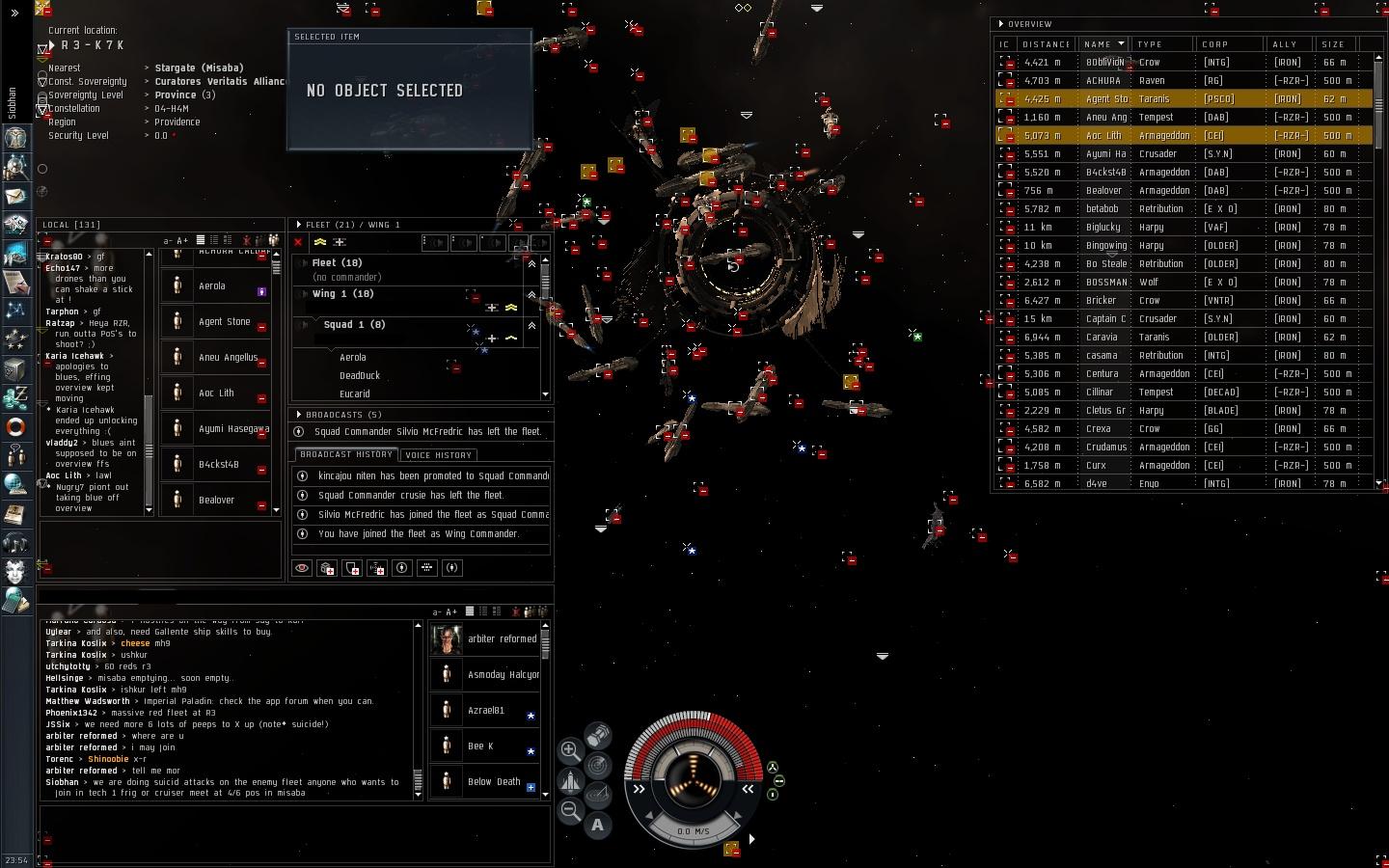Click the HUD zoom-out magnifier button
Viewport: 1389px width, 868px height.
pos(570,811)
